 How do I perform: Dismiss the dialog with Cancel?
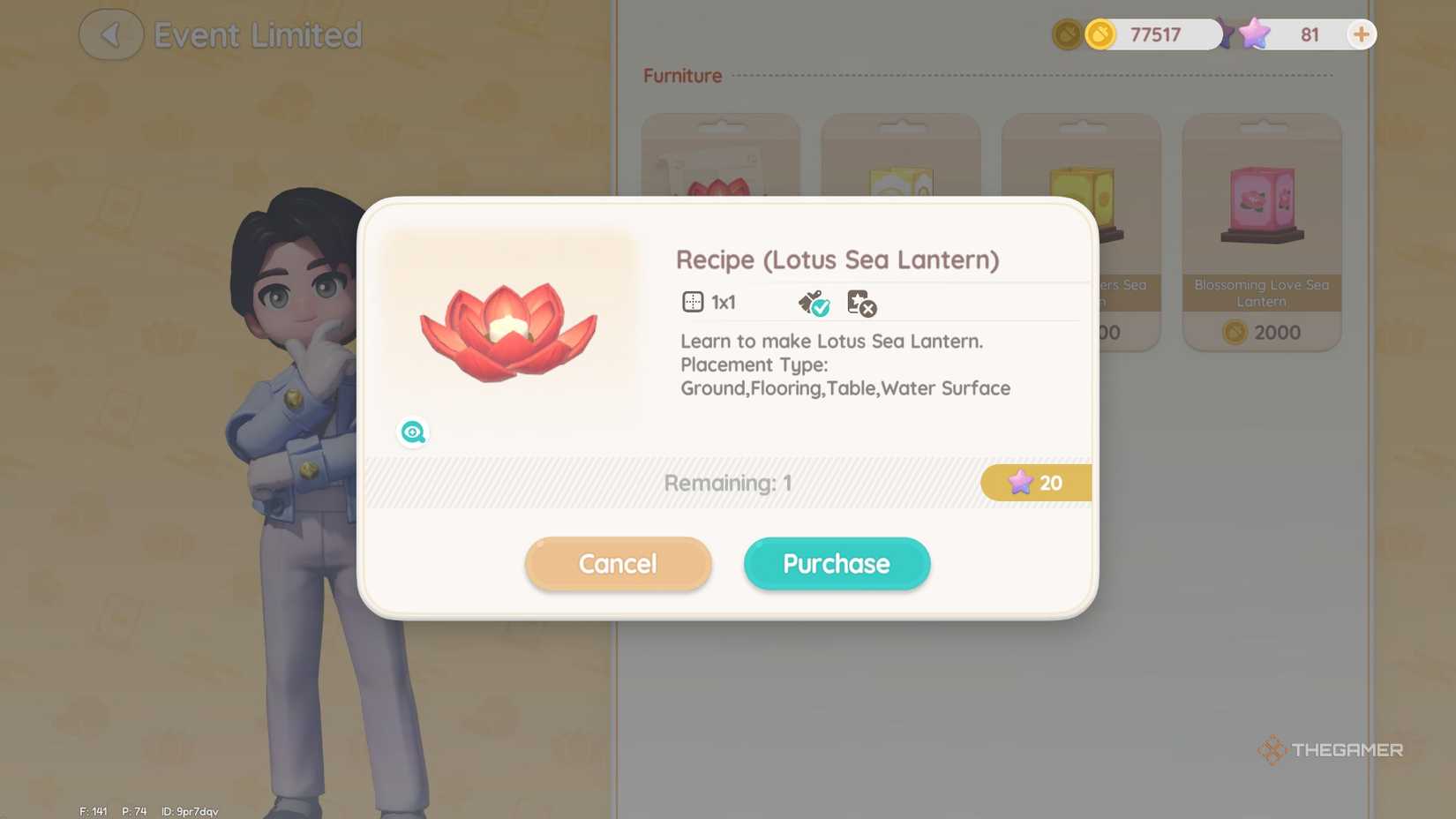coord(618,563)
